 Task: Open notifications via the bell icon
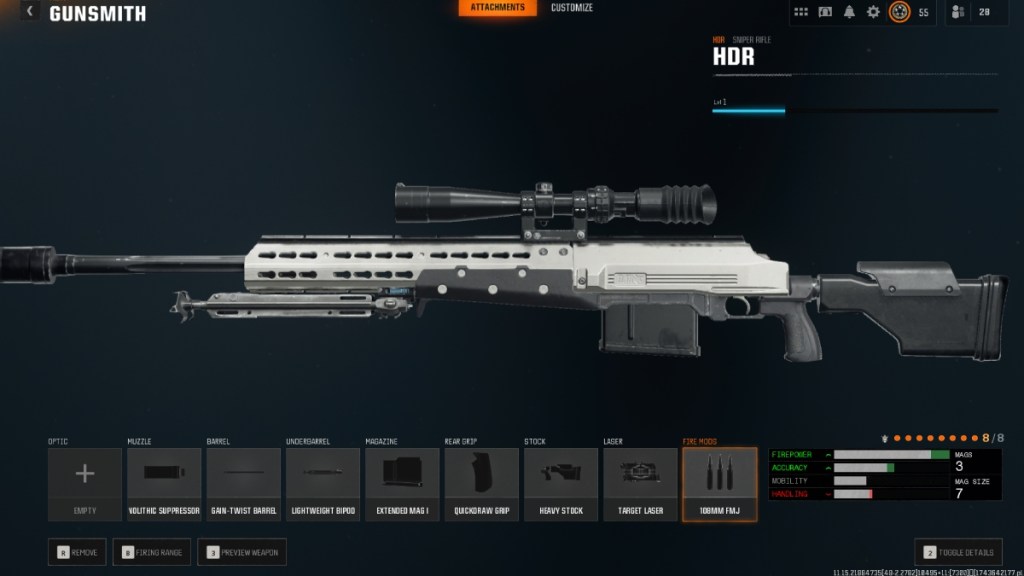point(849,12)
